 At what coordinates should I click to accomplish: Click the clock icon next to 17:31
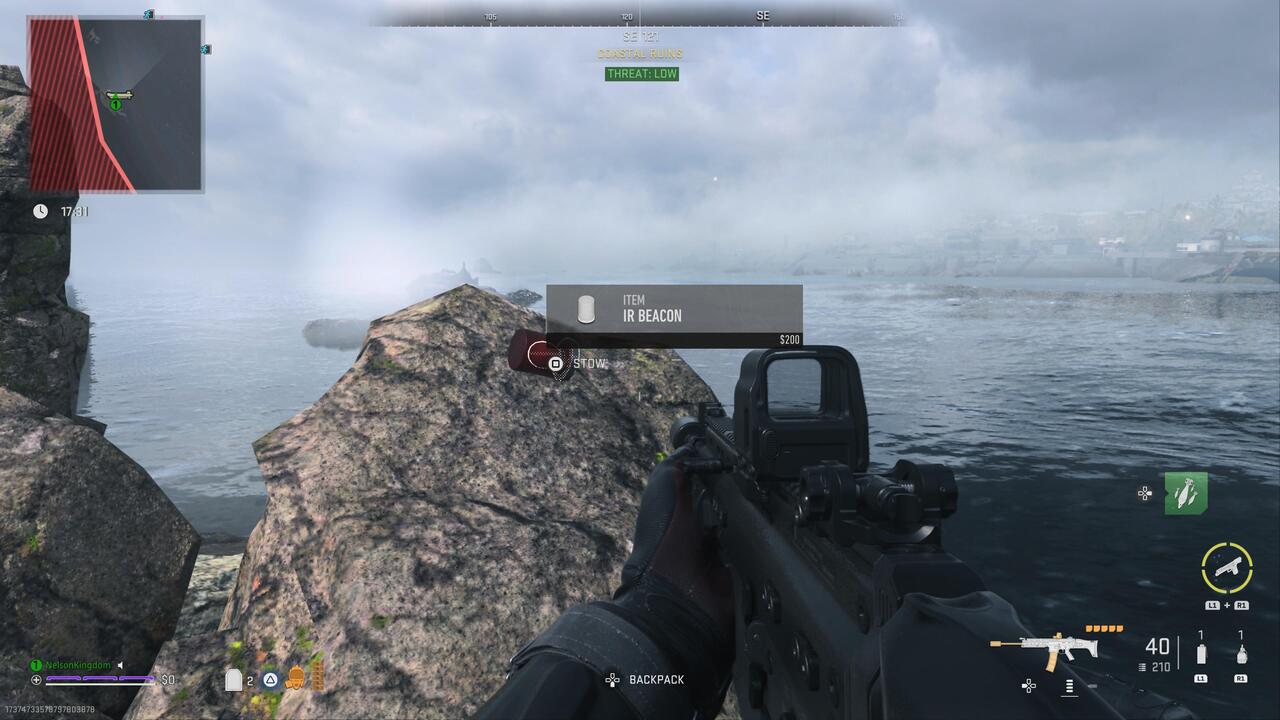[x=40, y=211]
